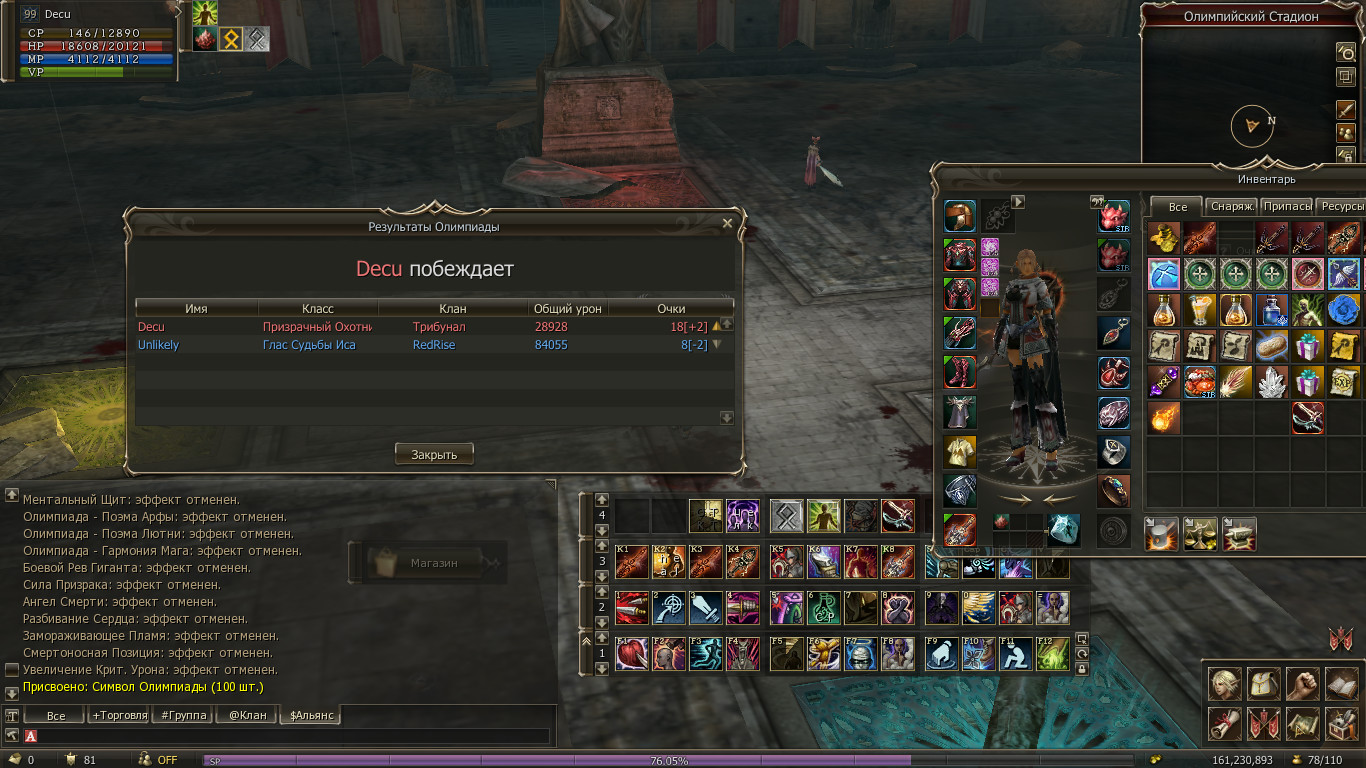Activate the F11 sit-down action
Screen dimensions: 1366x768
1015,654
